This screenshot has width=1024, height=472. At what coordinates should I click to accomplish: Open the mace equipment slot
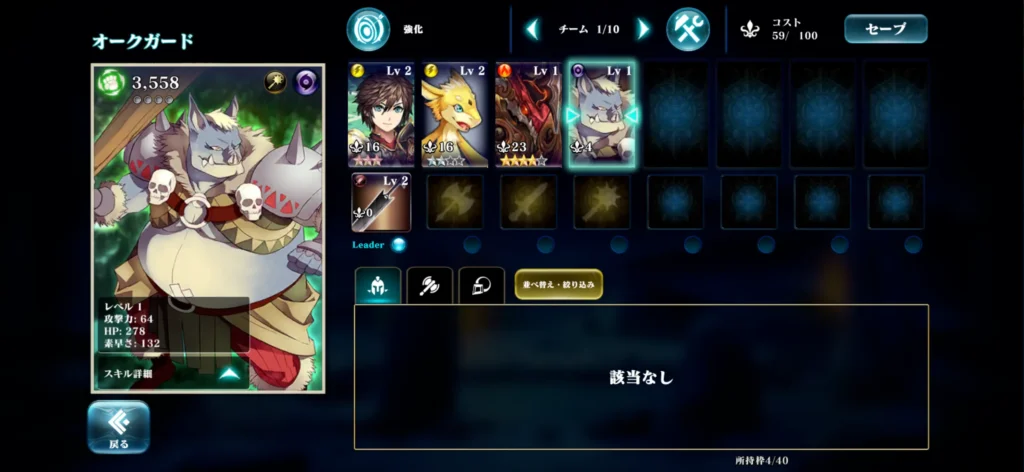[x=602, y=202]
